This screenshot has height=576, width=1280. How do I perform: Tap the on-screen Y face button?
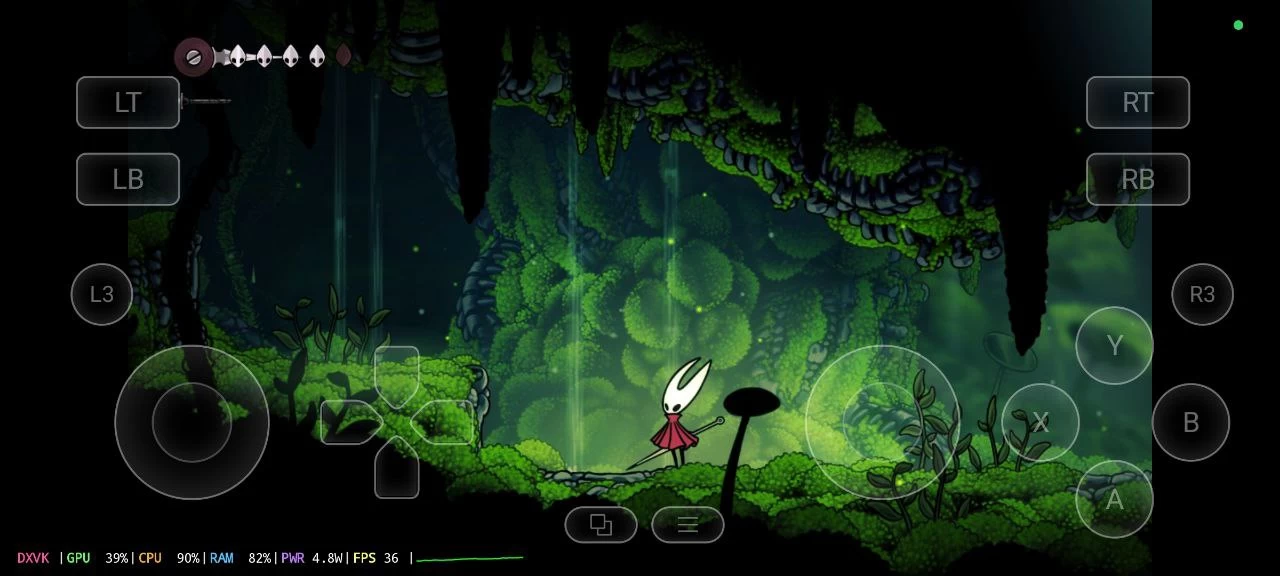pyautogui.click(x=1115, y=345)
